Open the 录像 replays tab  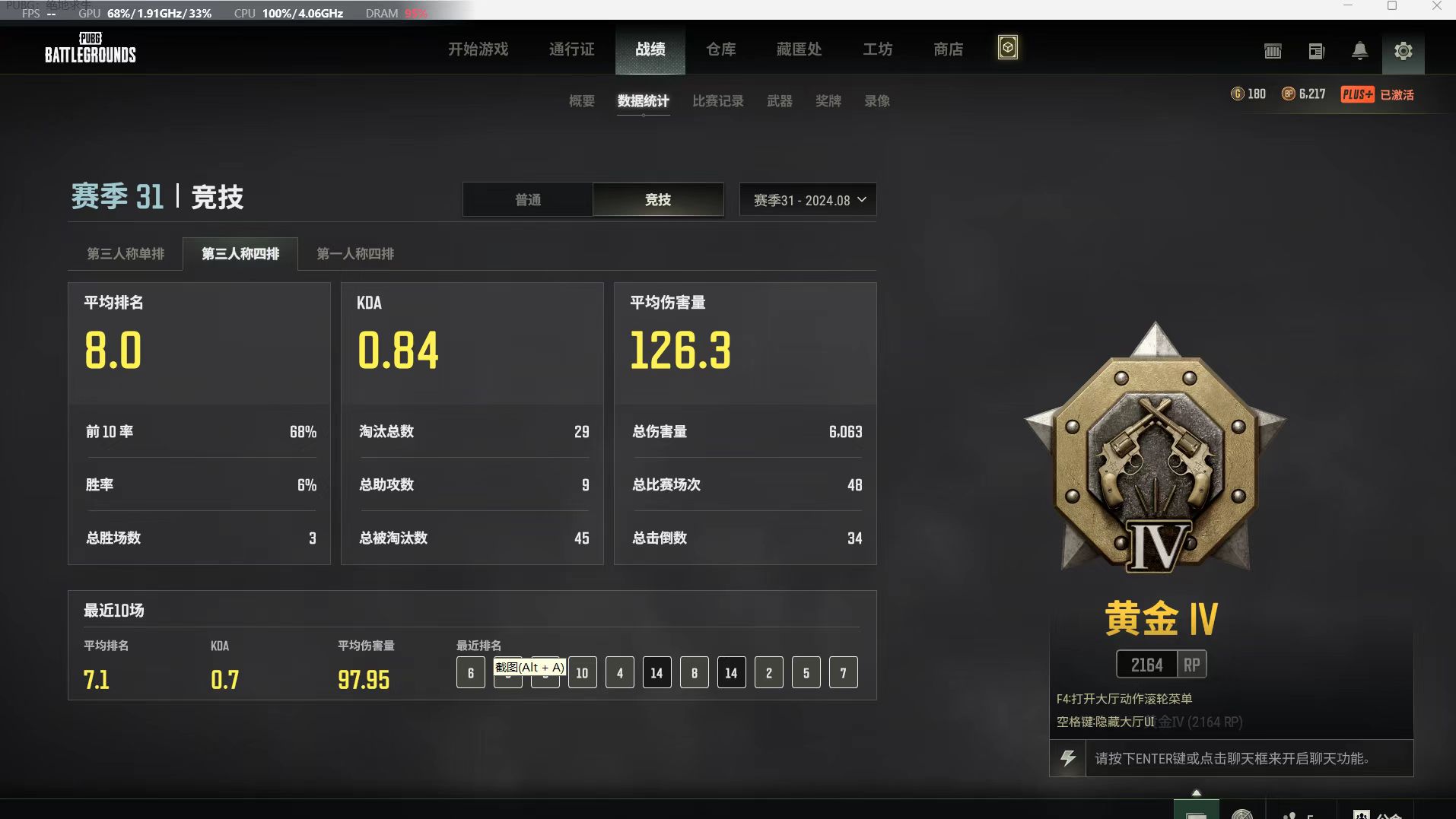[876, 101]
